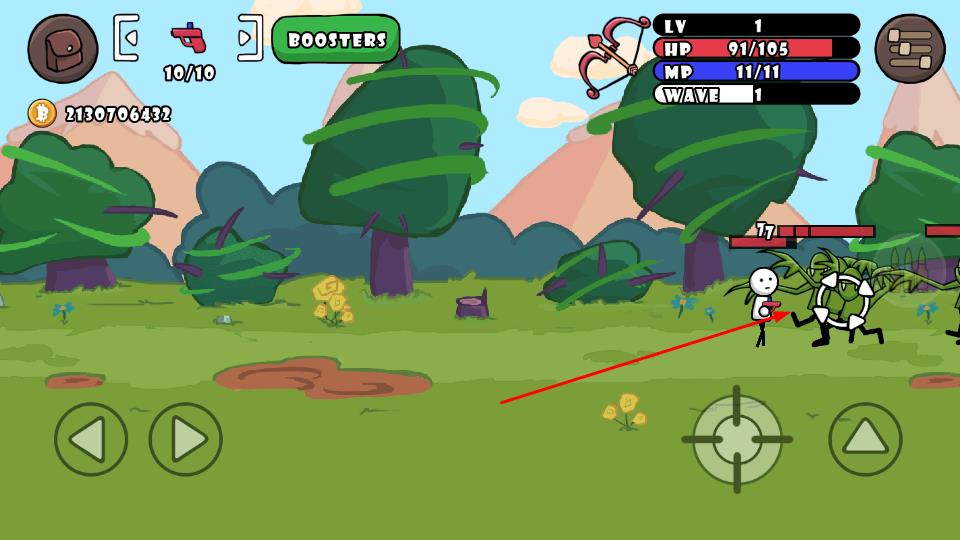Open the wooden plank menu button
Screen dimensions: 960x540
909,48
